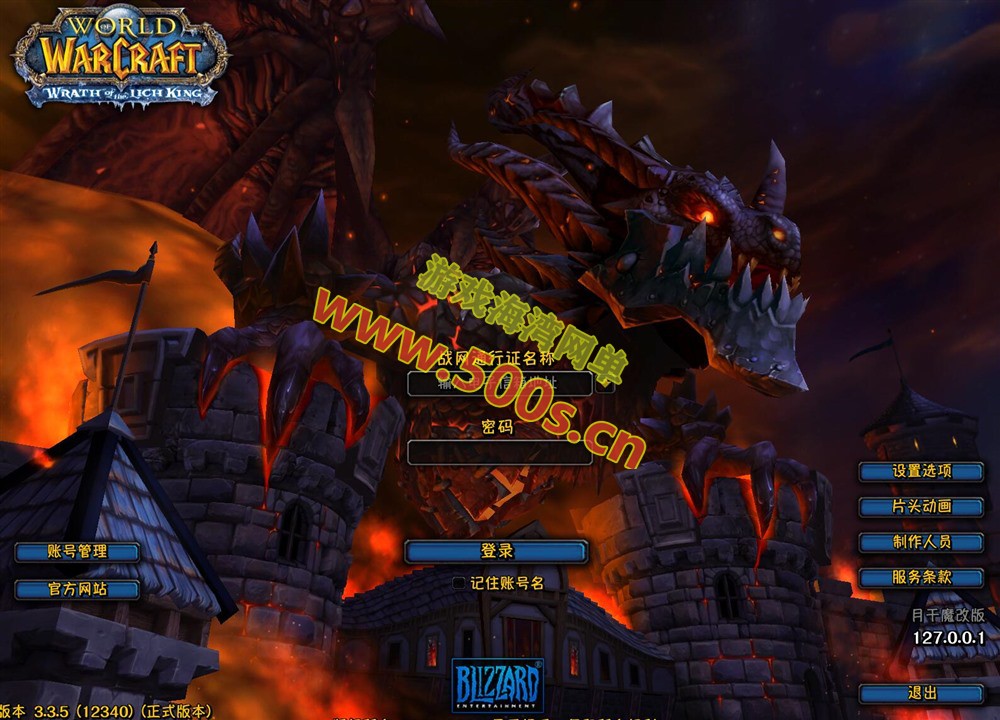Show the 制作人员 credits

tap(921, 542)
